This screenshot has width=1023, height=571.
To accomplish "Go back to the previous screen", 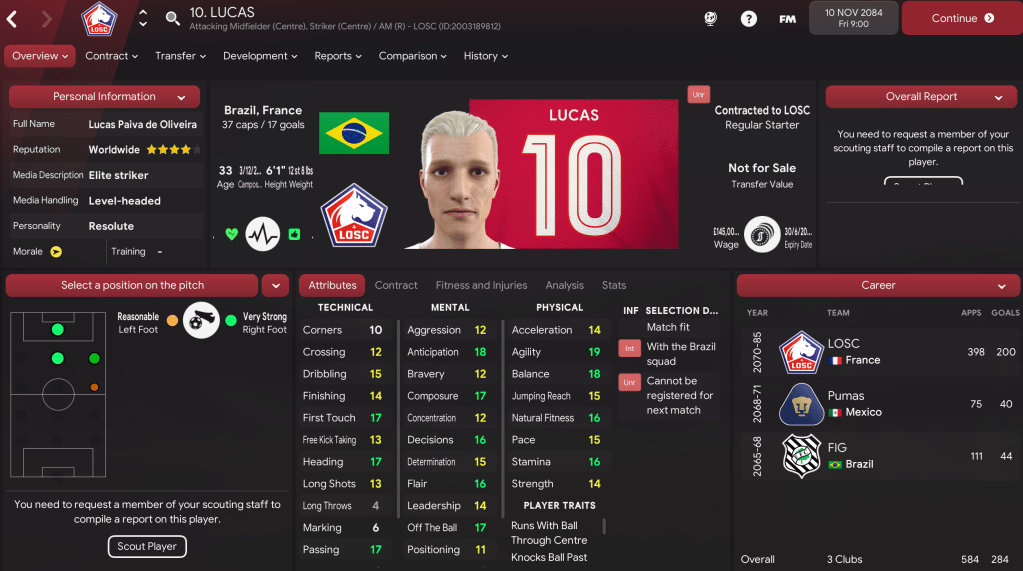I will (x=14, y=18).
